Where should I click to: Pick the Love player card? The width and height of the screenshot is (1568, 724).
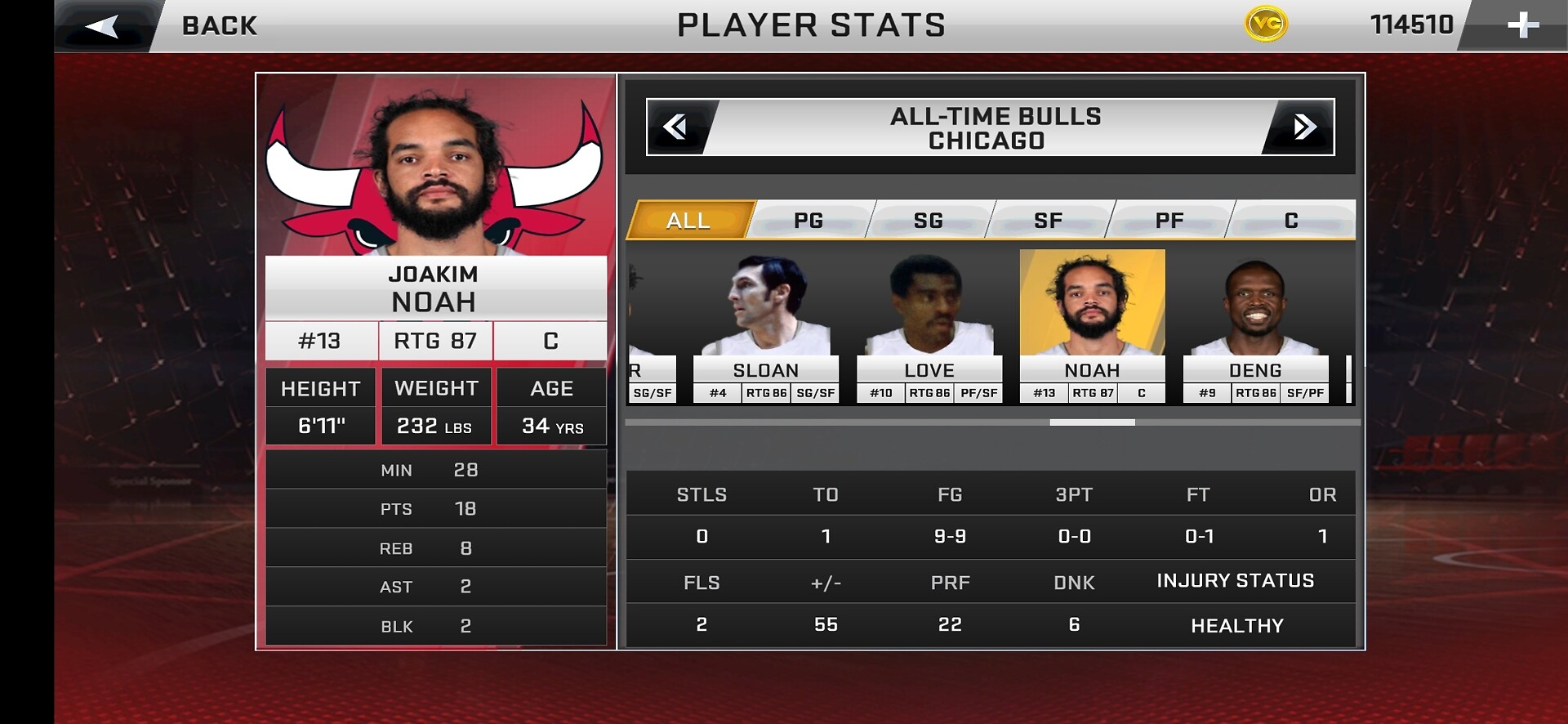click(929, 326)
